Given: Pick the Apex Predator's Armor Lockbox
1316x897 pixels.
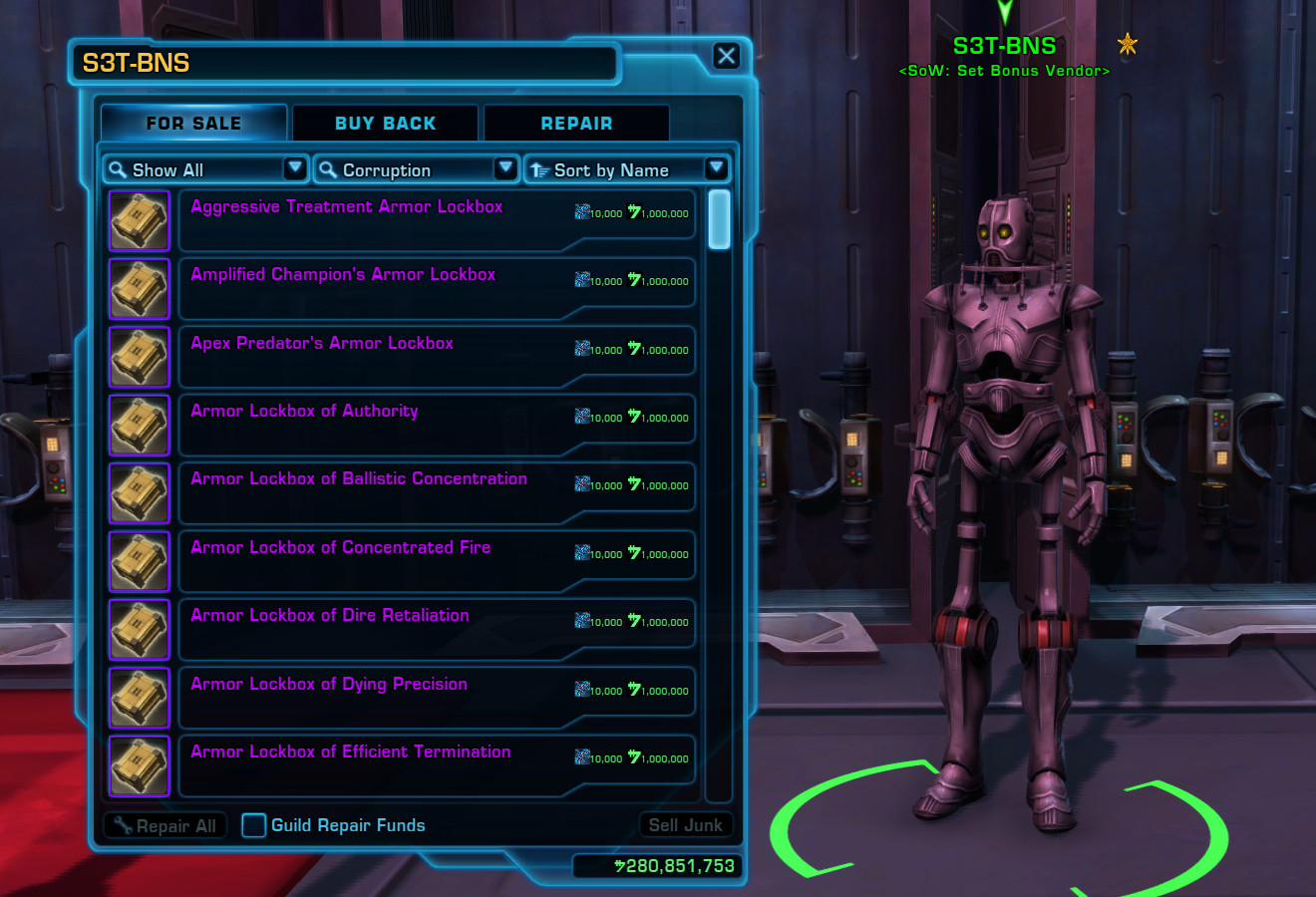Looking at the screenshot, I should point(322,344).
